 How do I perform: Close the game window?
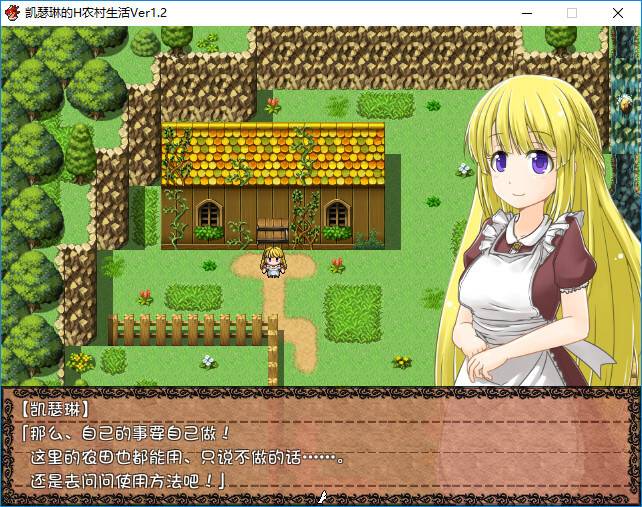tap(618, 13)
